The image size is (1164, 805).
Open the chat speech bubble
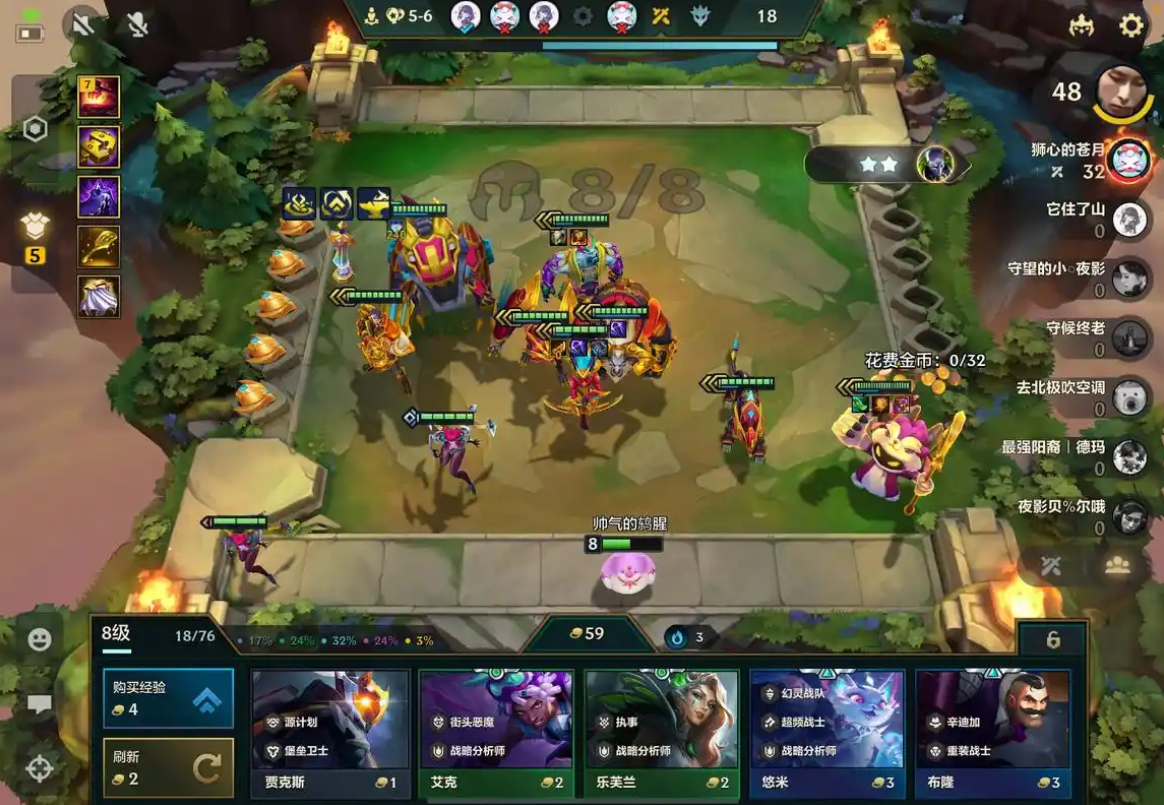tap(39, 705)
